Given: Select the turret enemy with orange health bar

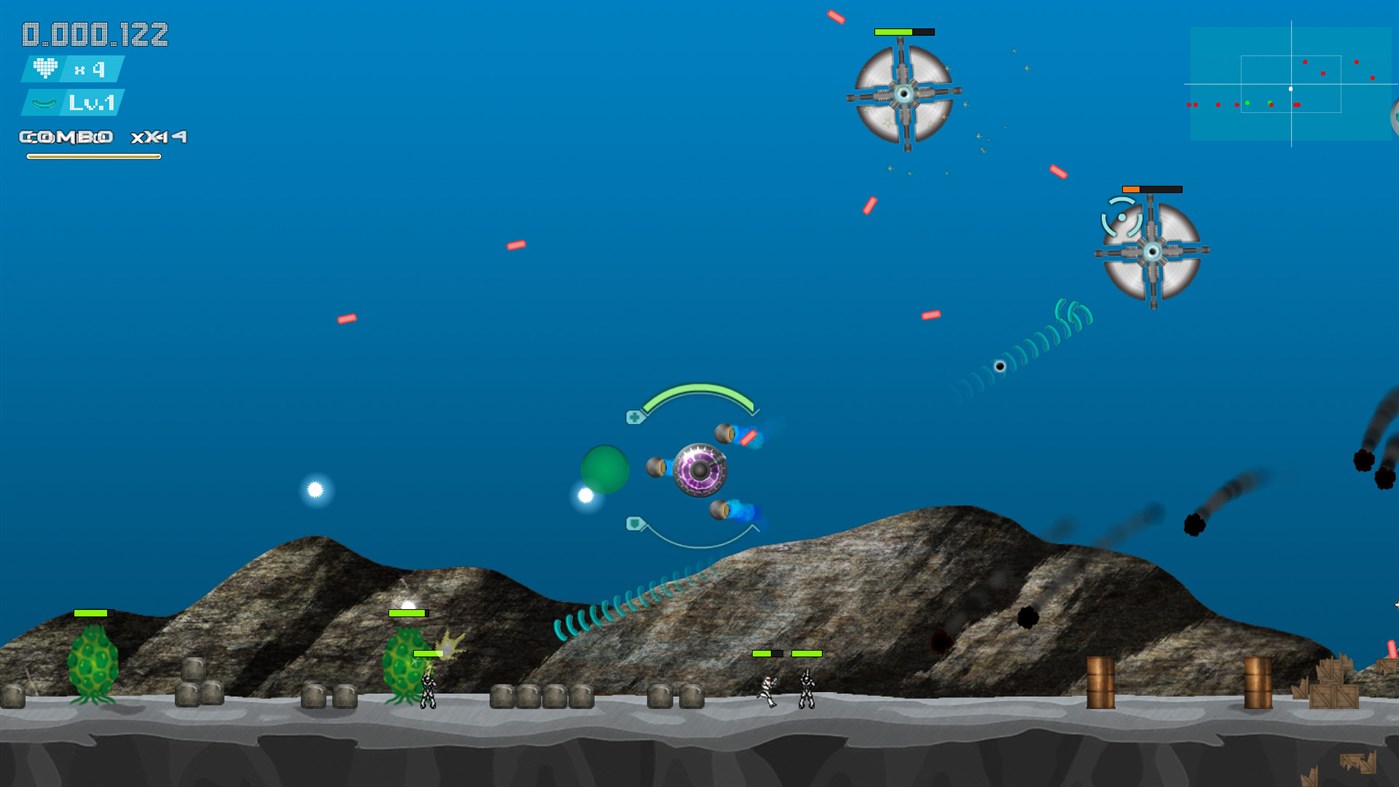Looking at the screenshot, I should [1155, 248].
